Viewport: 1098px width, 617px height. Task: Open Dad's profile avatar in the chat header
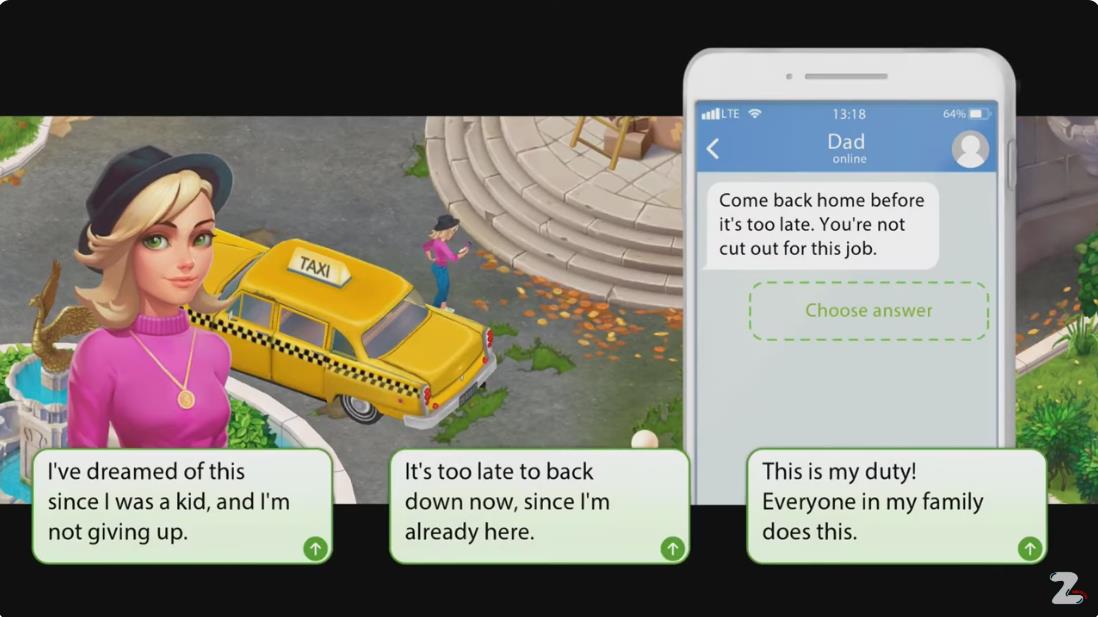(x=969, y=149)
